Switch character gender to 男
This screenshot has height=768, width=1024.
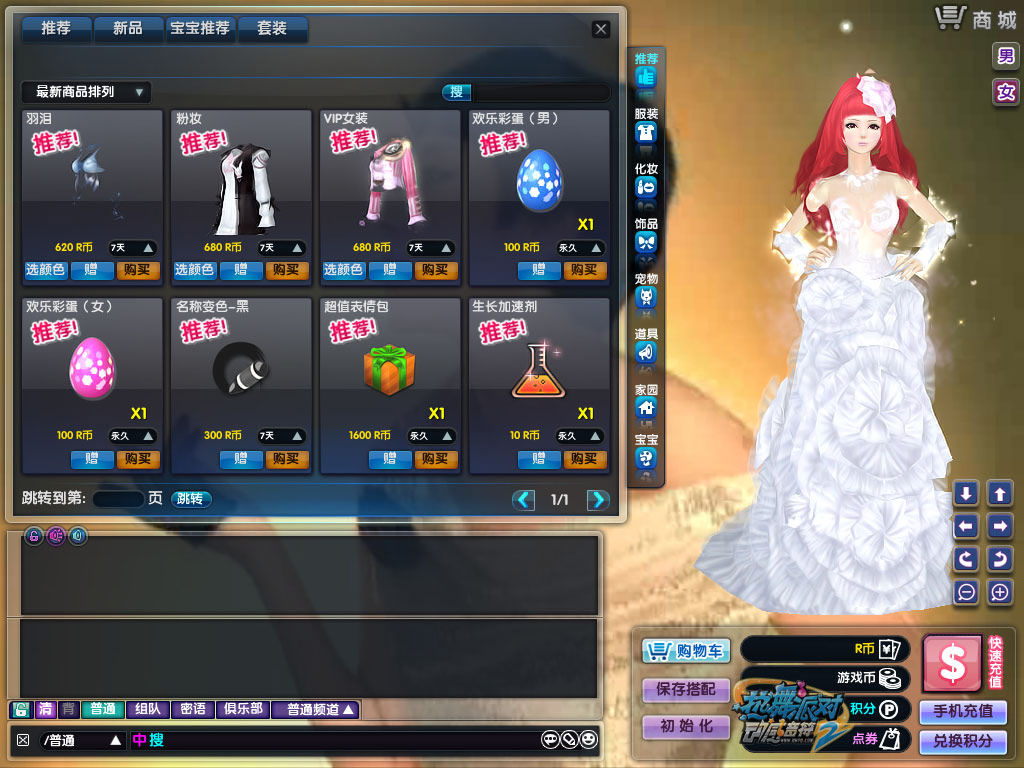tap(1005, 56)
